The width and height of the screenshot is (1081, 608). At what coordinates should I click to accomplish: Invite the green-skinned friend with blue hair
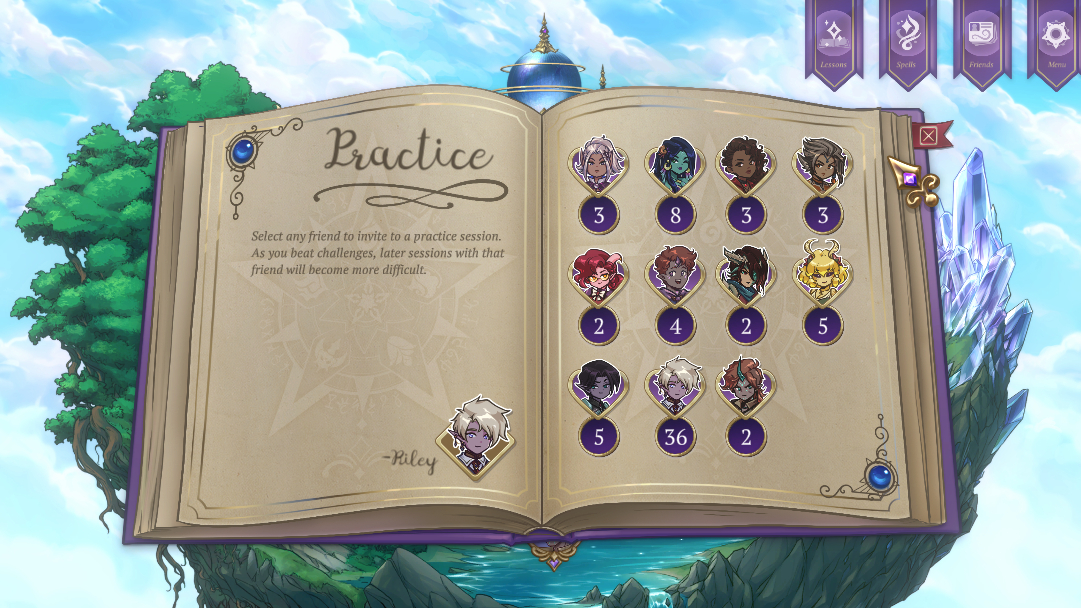point(674,165)
